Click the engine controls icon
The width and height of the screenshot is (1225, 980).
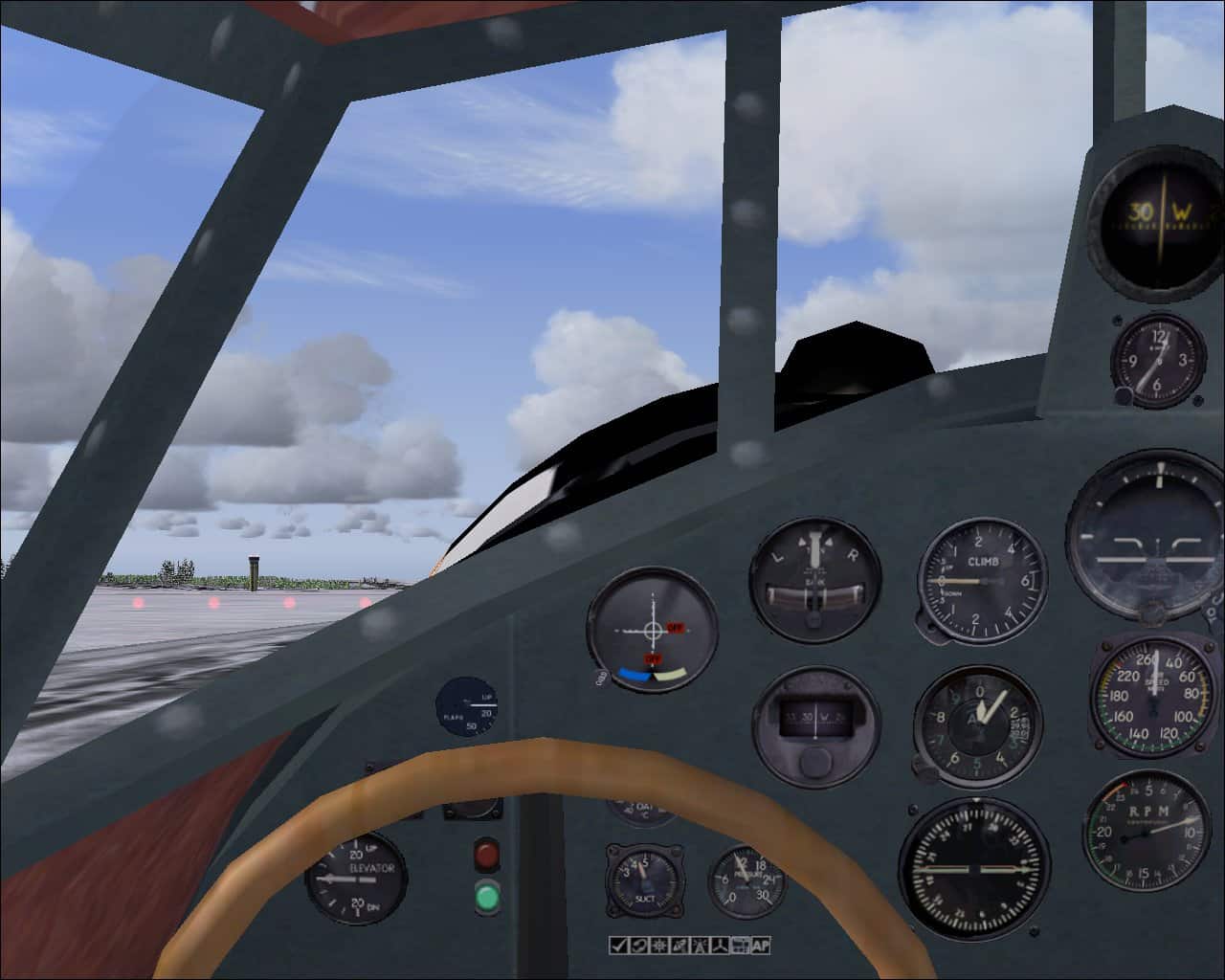pyautogui.click(x=720, y=946)
